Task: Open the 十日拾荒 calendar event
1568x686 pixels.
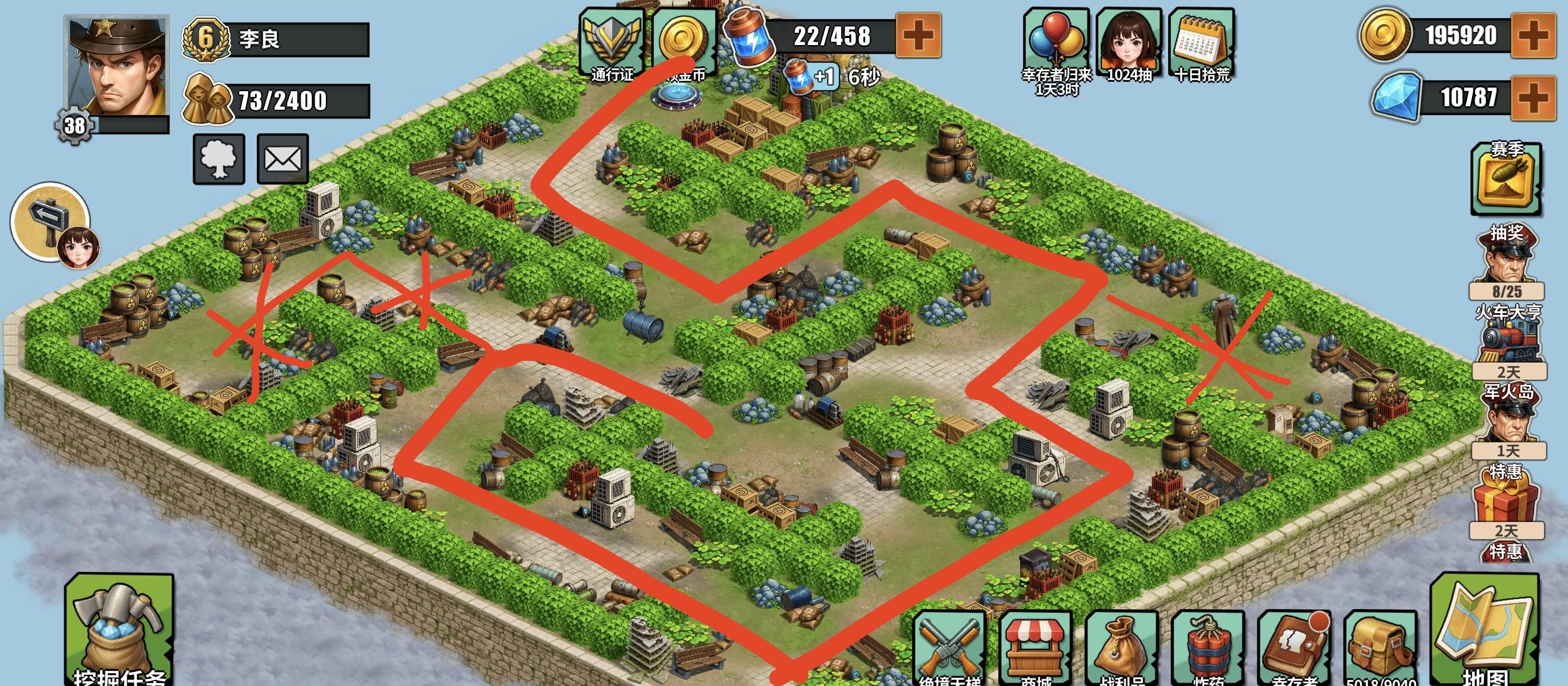Action: (x=1202, y=44)
